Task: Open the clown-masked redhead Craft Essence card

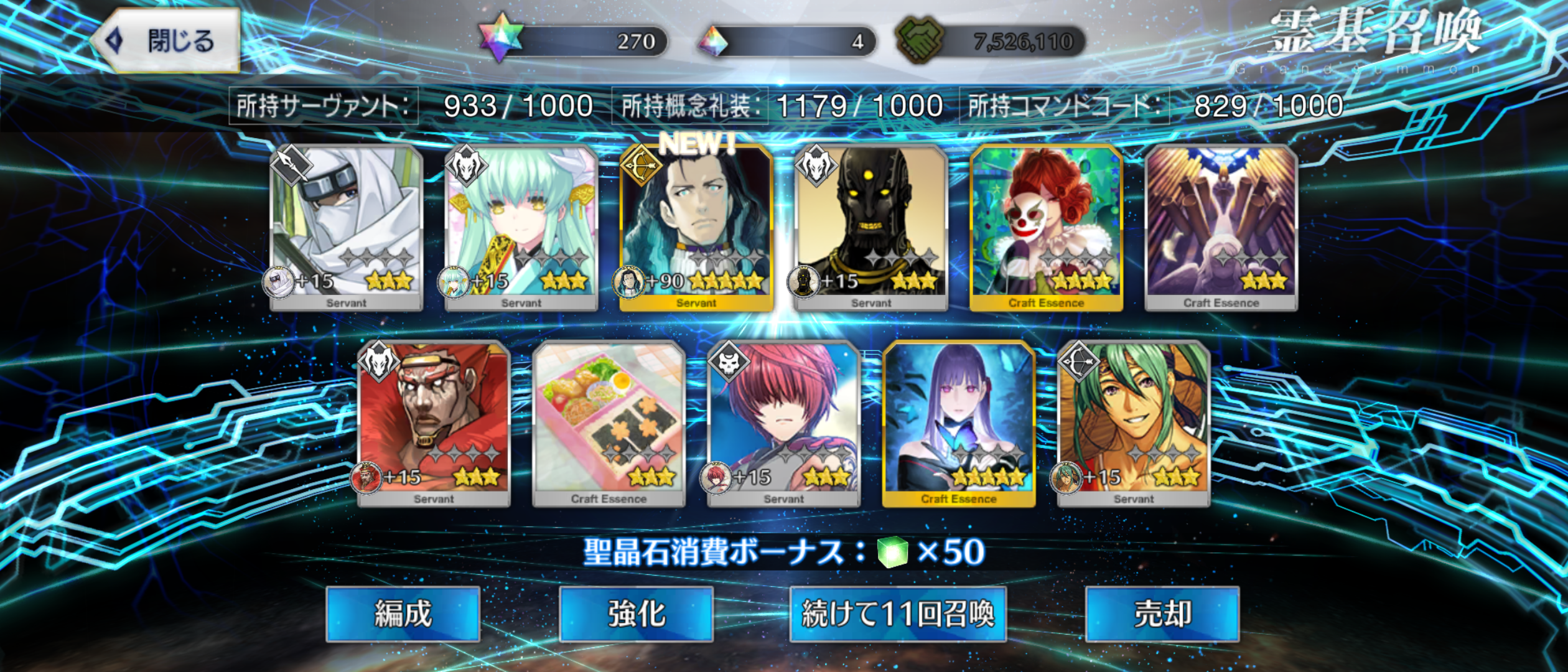Action: [1046, 227]
